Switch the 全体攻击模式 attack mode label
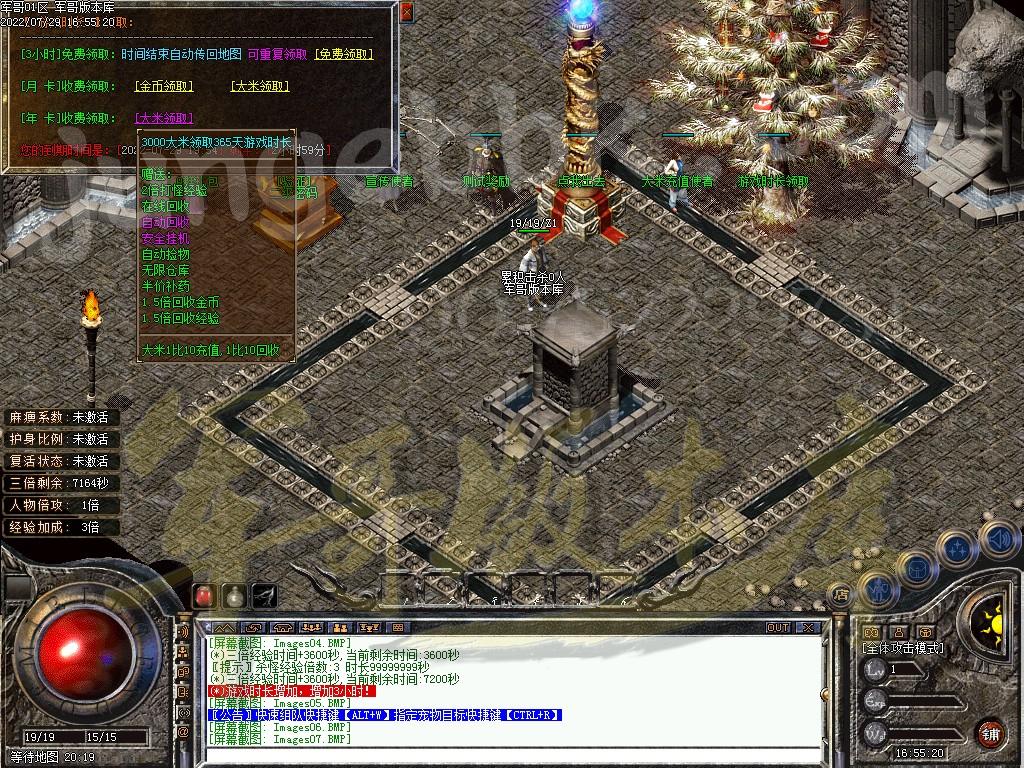The height and width of the screenshot is (768, 1024). click(x=903, y=648)
